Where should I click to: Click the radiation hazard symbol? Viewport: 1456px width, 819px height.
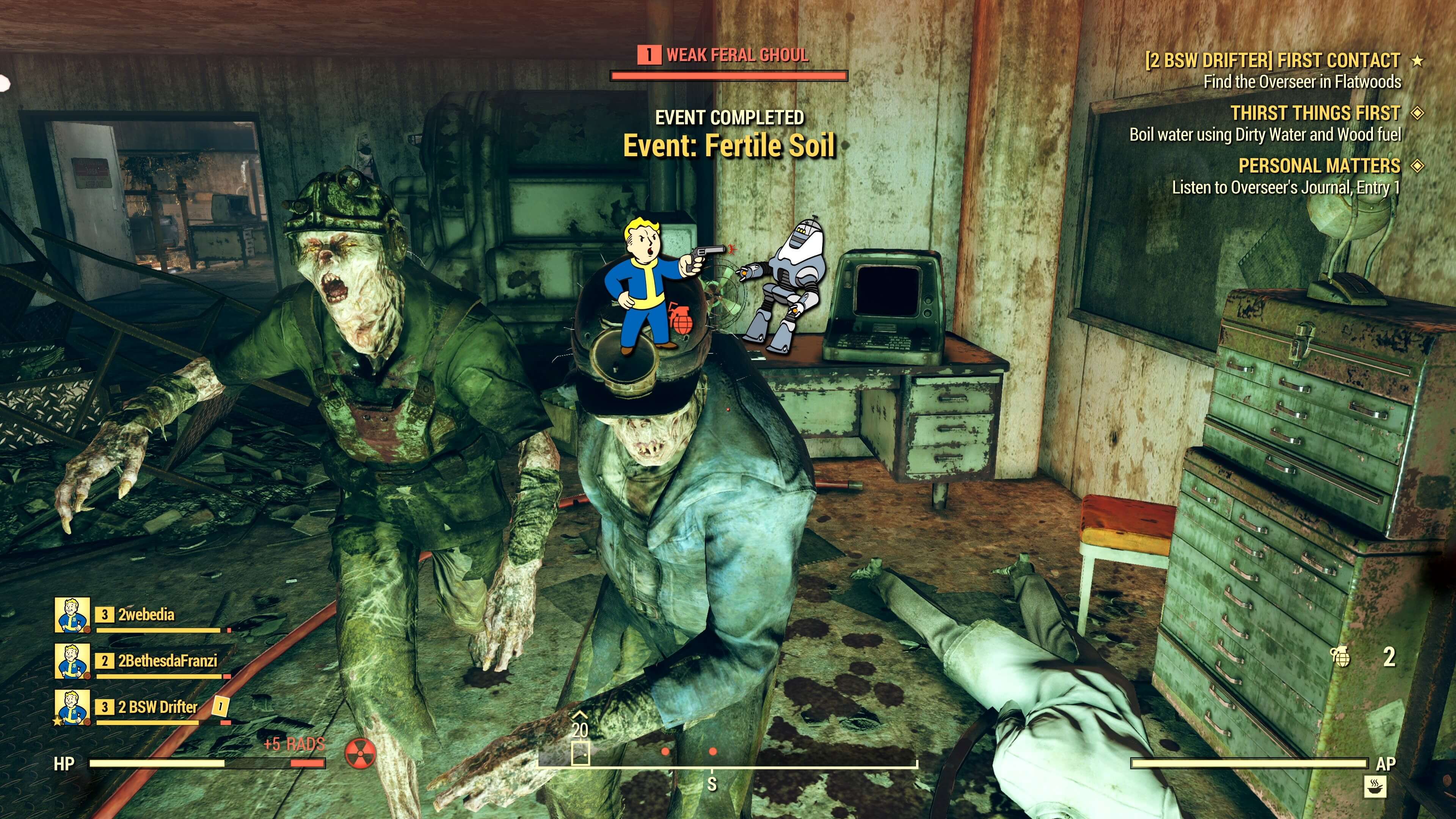pos(360,755)
